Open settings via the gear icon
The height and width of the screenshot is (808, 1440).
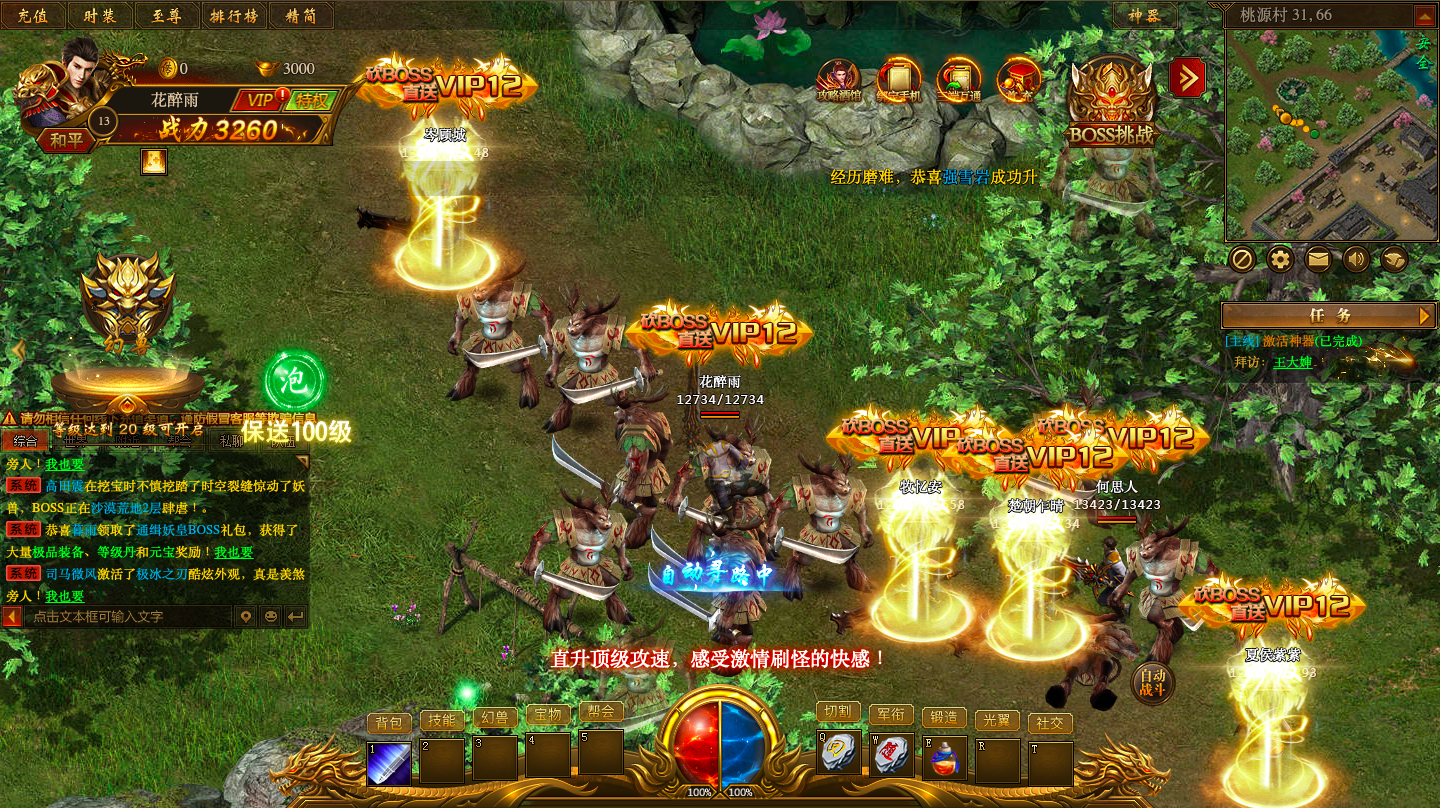tap(1280, 260)
